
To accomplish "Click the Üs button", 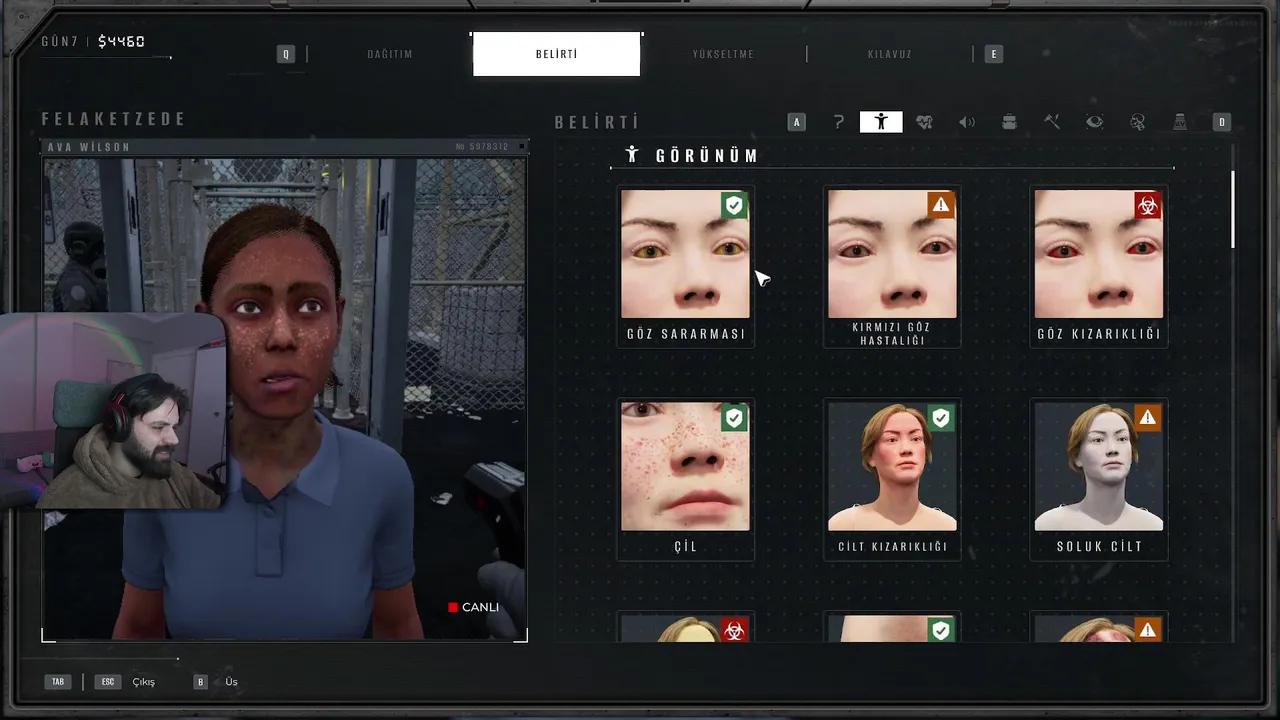I will 231,681.
